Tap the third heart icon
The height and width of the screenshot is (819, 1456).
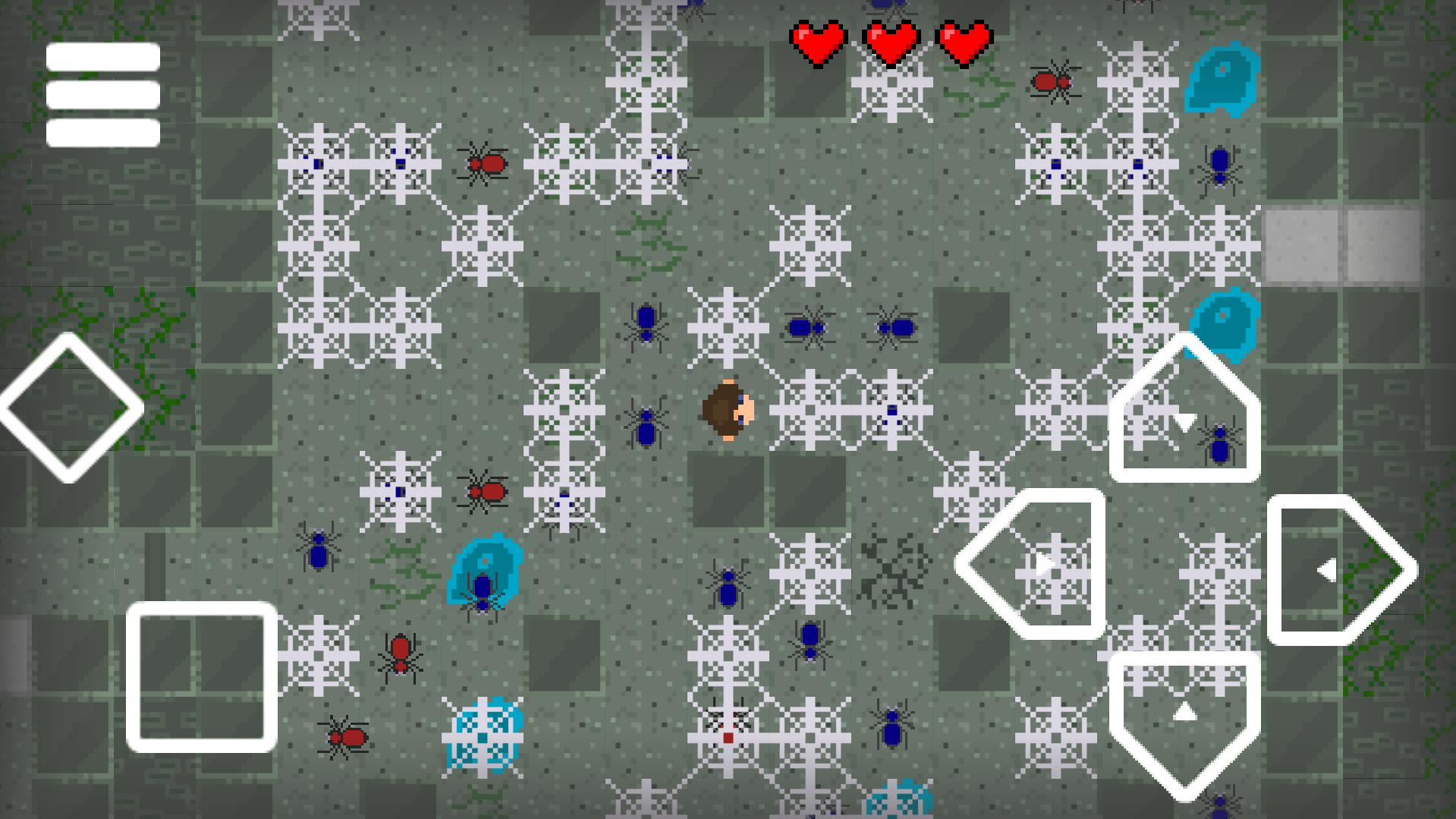(x=964, y=42)
